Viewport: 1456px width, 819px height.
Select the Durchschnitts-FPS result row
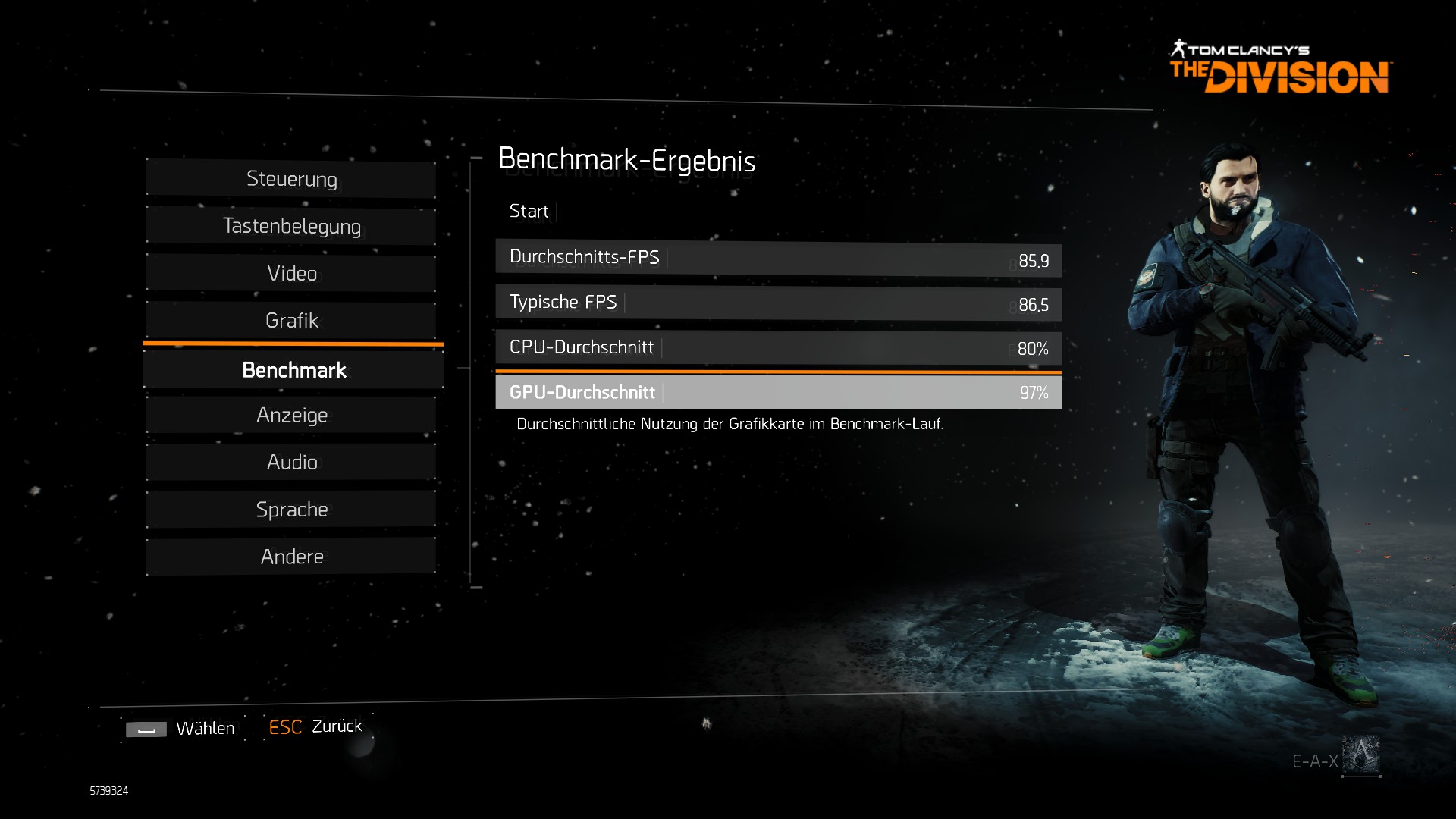778,259
